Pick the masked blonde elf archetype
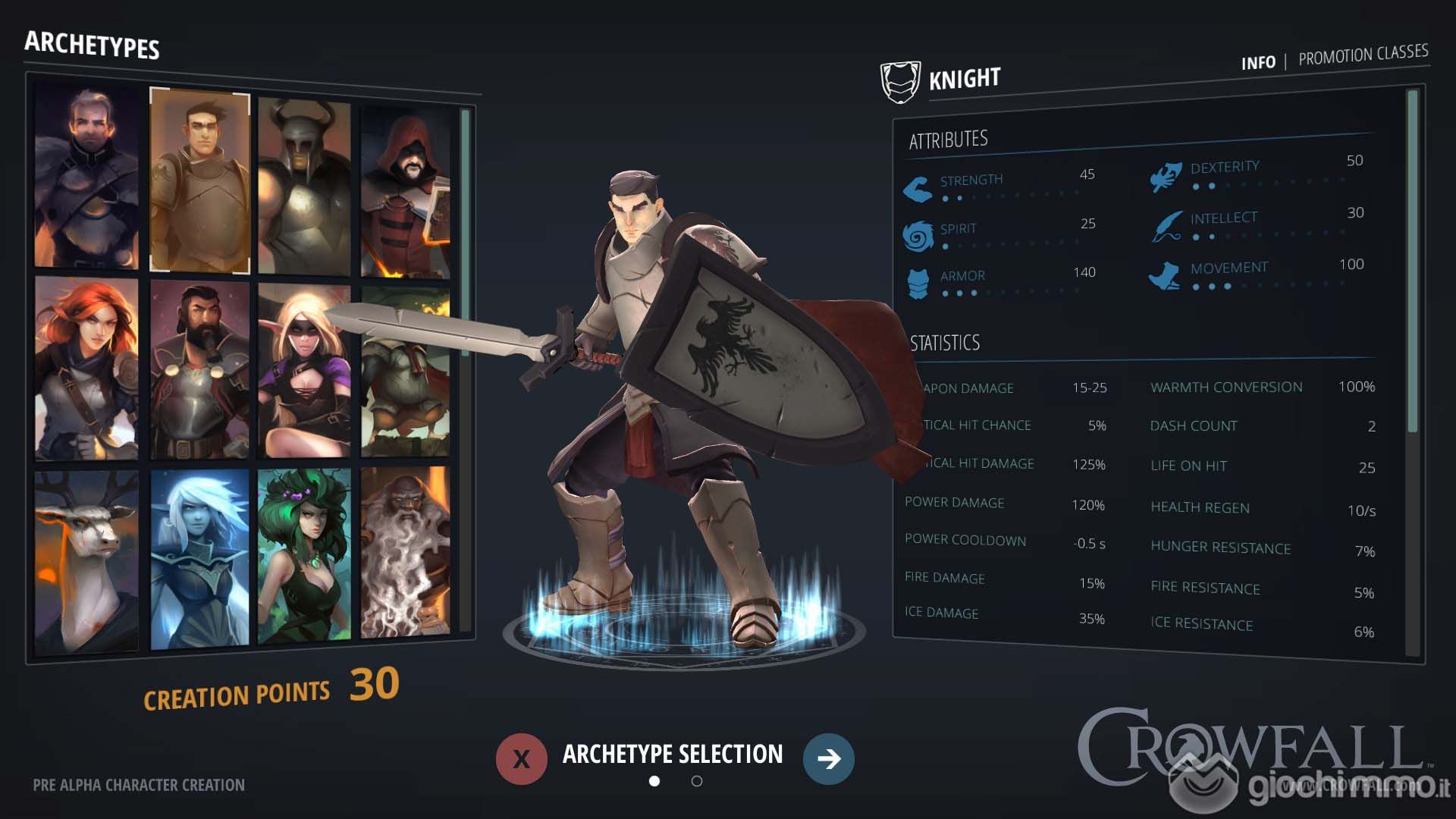1456x819 pixels. coord(304,372)
